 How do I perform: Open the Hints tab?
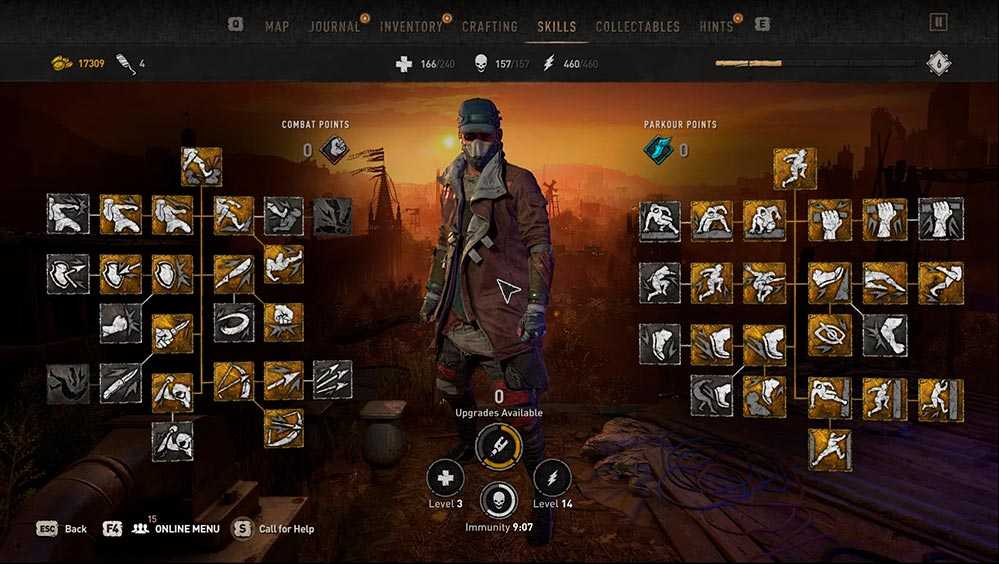coord(716,26)
